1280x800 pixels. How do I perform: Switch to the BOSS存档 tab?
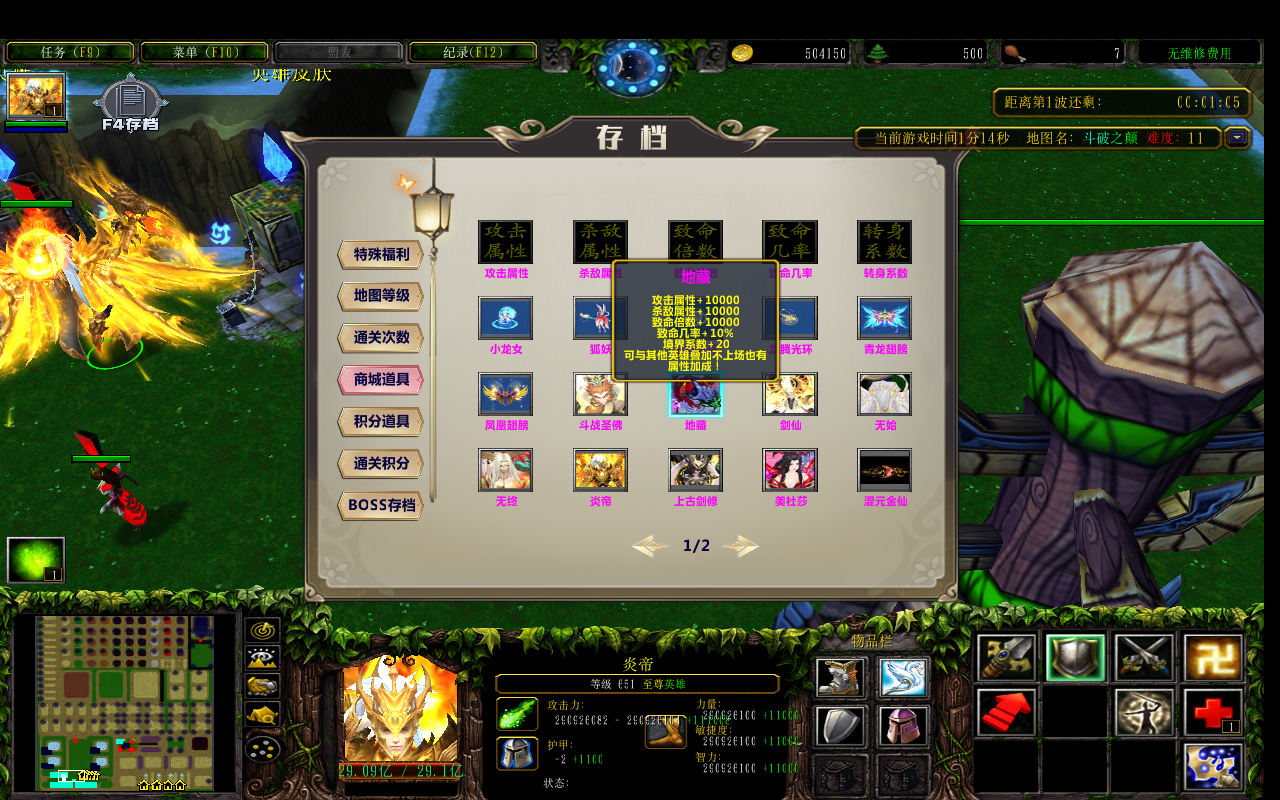378,505
